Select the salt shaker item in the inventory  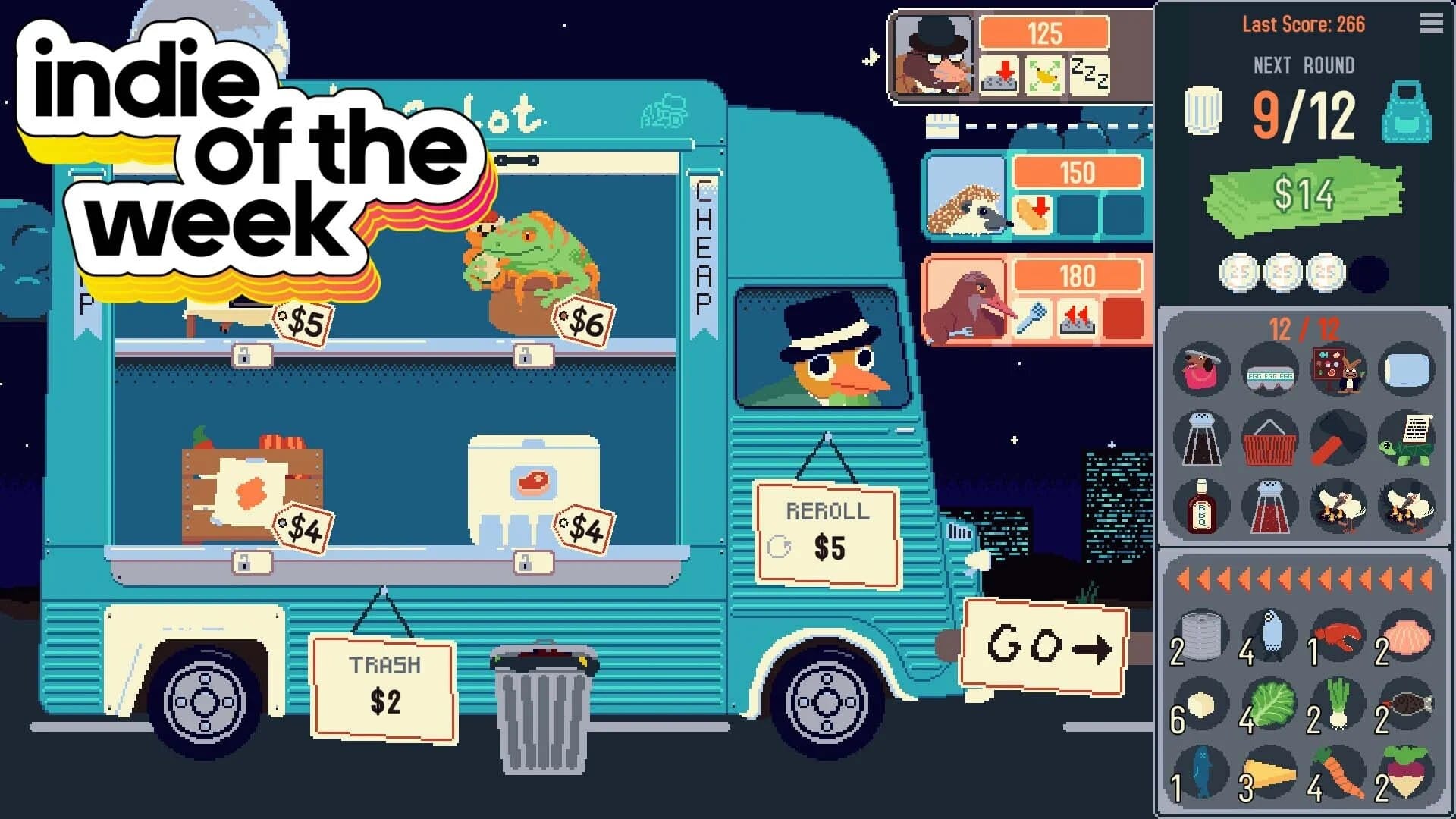click(1200, 438)
